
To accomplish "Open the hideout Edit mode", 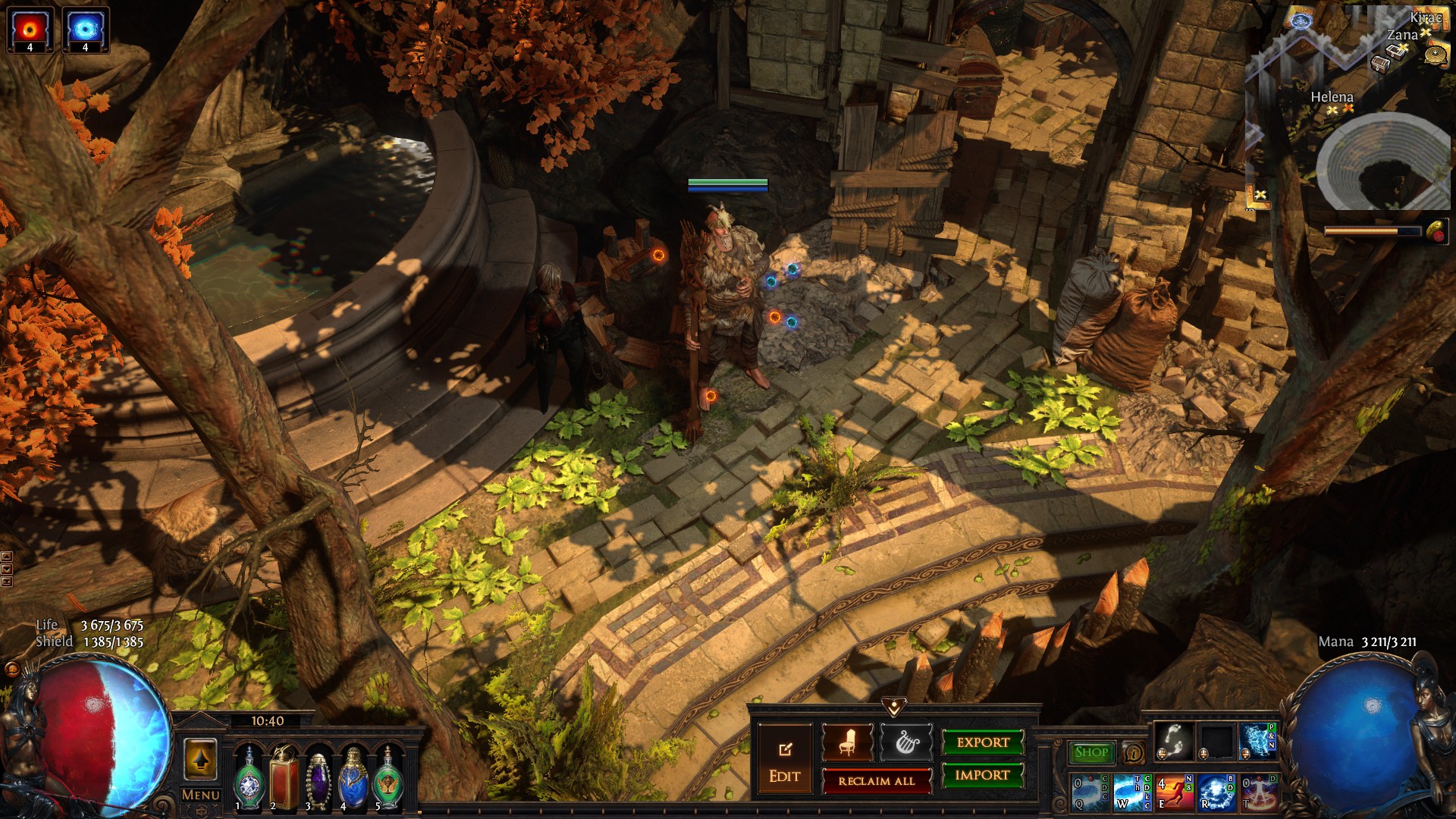I will coord(785,758).
